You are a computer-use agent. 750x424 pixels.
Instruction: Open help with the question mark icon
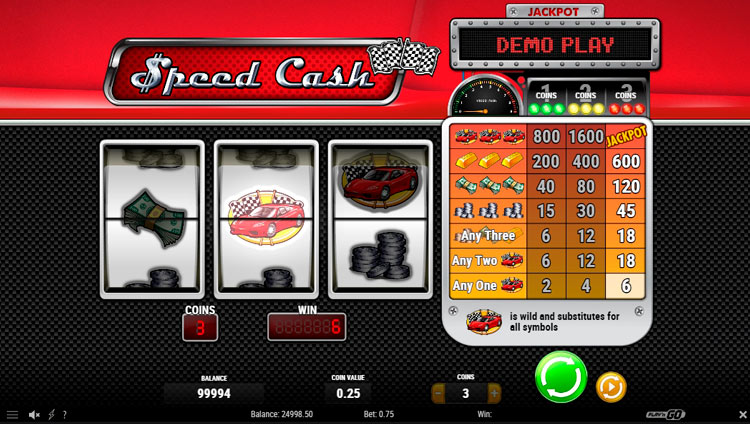tap(65, 414)
